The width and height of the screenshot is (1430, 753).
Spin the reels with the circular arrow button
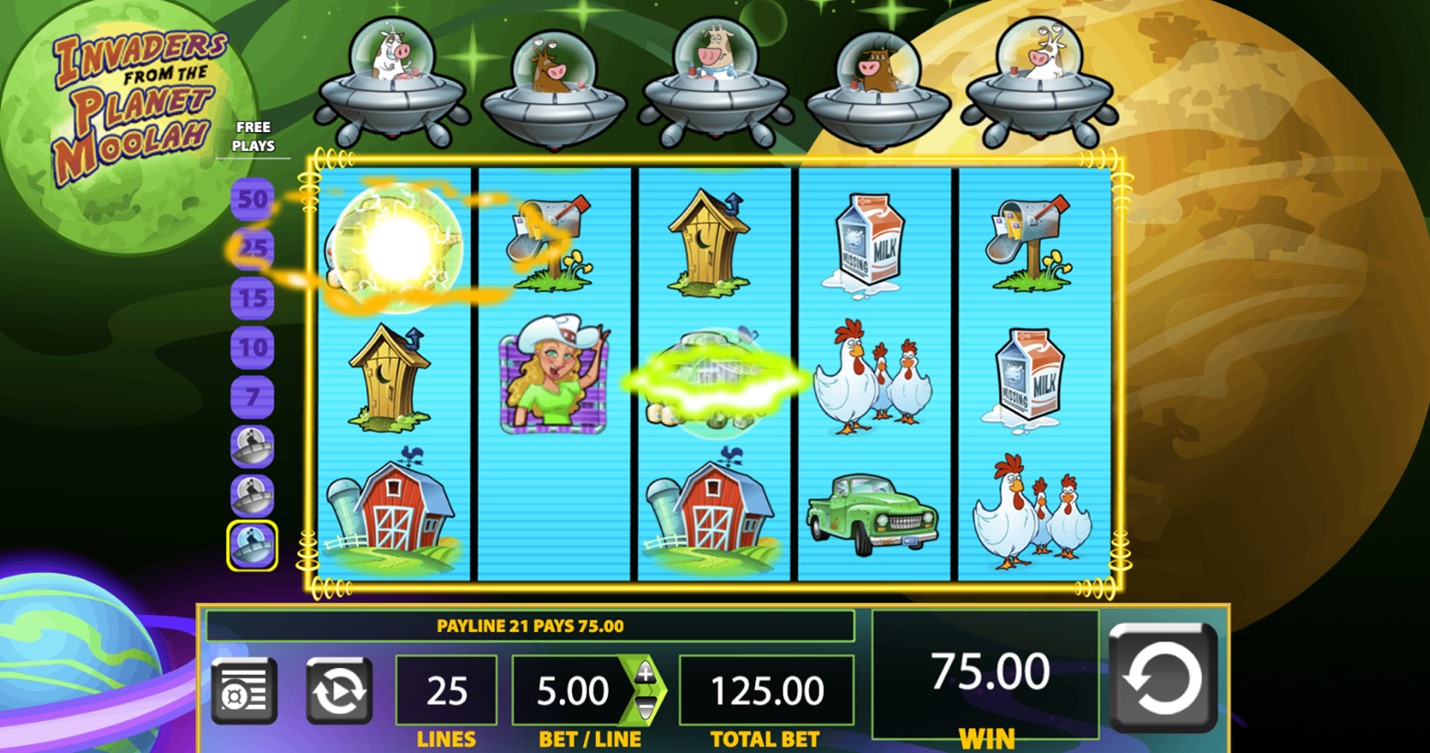click(x=1163, y=677)
